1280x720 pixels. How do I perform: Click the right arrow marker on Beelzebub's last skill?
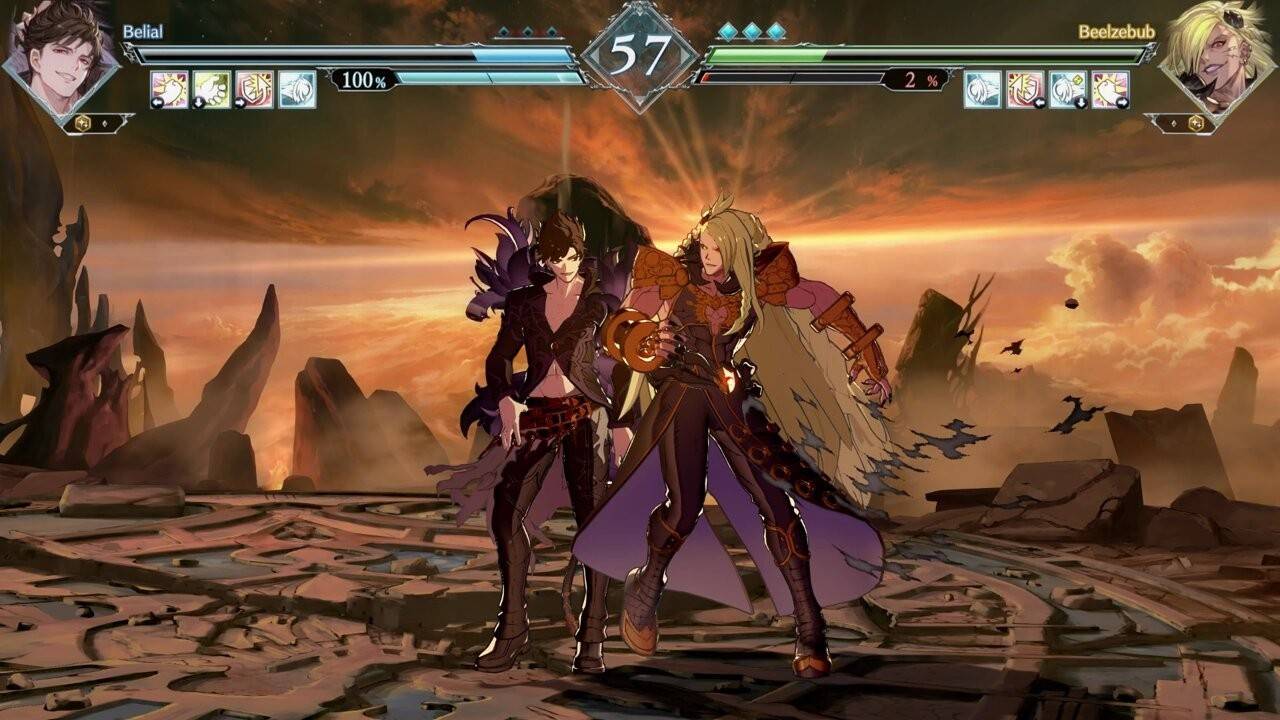[1123, 101]
